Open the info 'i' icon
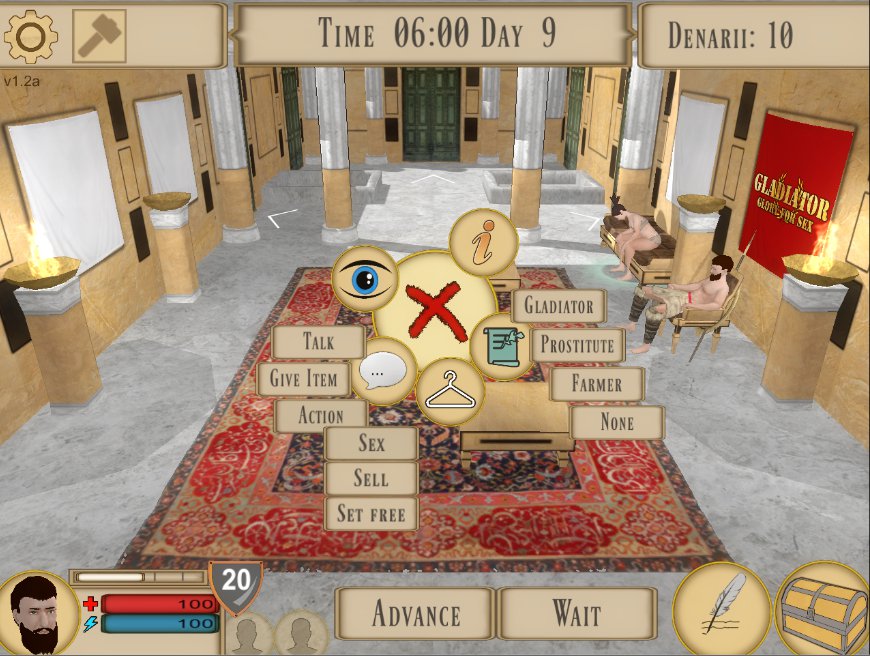Screen dimensions: 870x656 click(483, 243)
